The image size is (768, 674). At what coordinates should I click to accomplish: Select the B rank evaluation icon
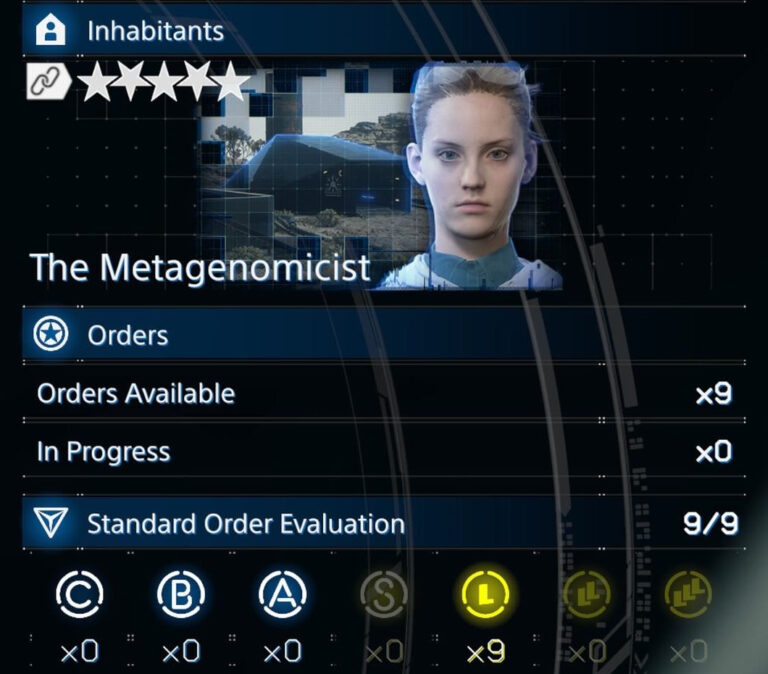click(181, 595)
